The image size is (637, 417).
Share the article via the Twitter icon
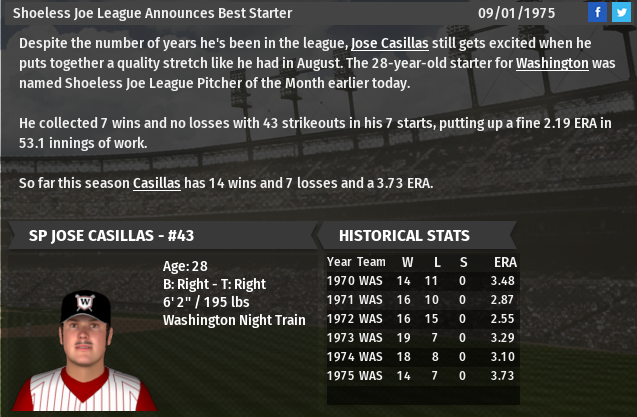point(620,12)
